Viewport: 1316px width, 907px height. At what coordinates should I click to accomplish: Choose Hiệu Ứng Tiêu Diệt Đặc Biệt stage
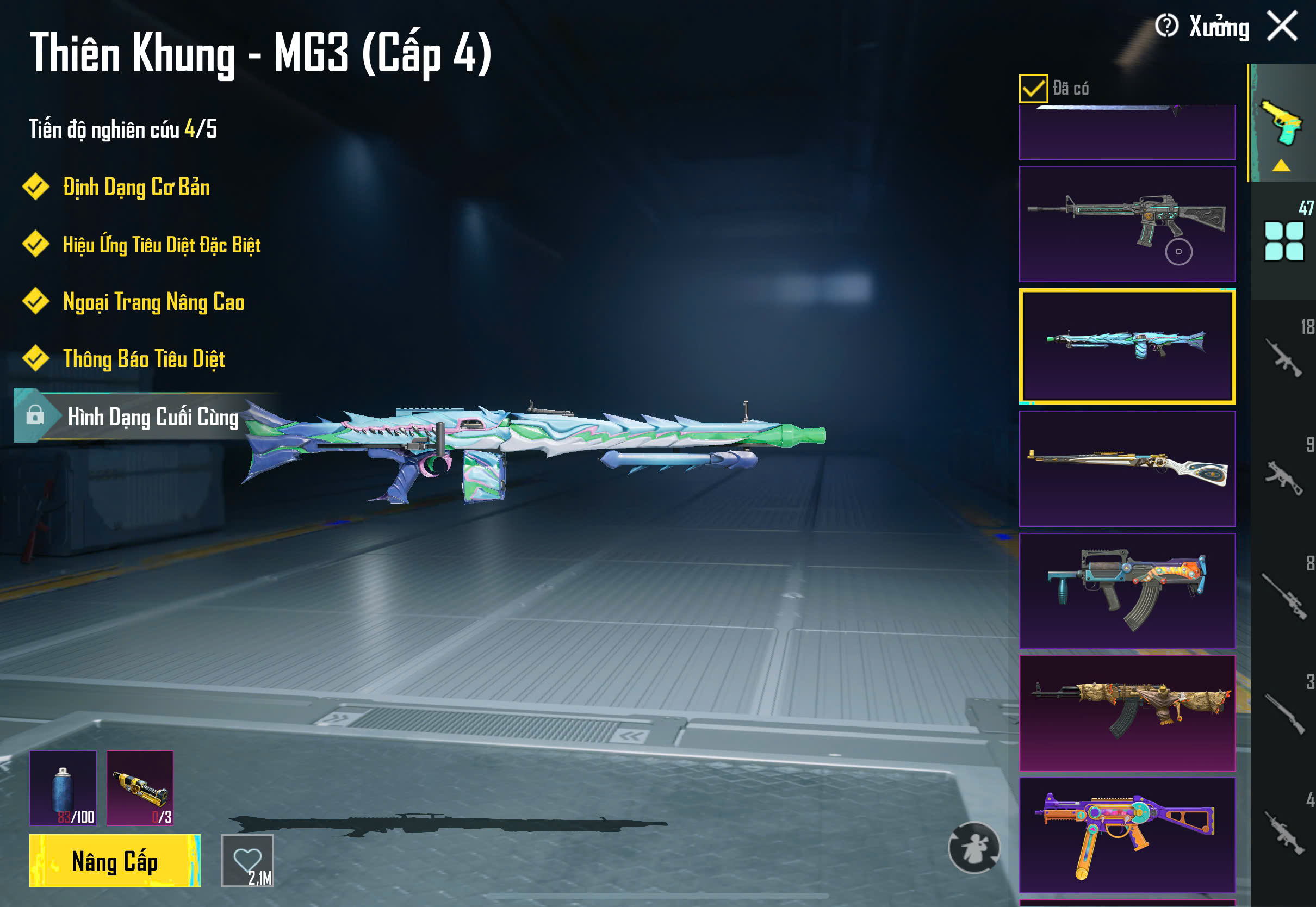click(162, 245)
